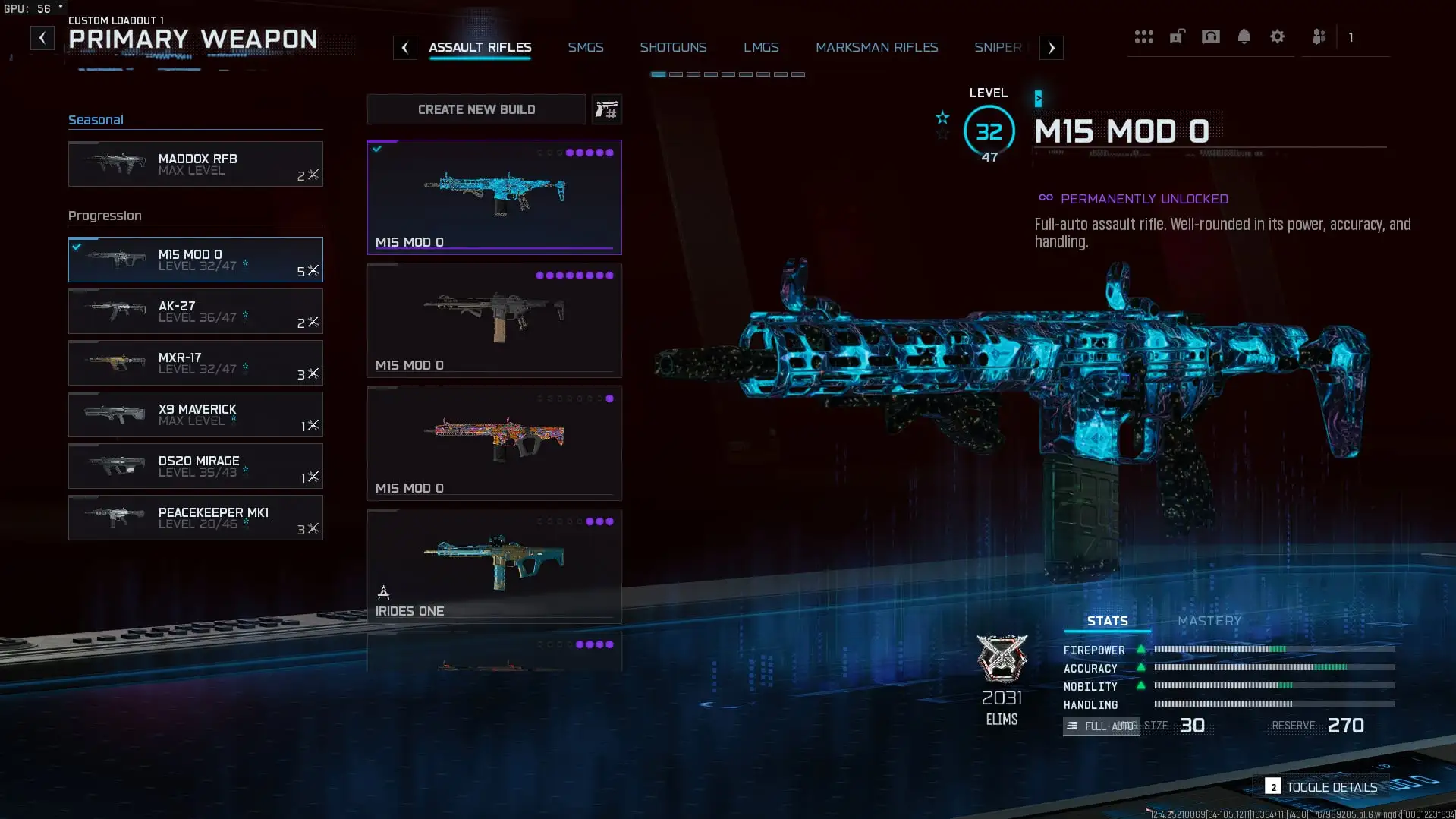
Task: Click the CREATE NEW BUILD button
Action: point(476,109)
